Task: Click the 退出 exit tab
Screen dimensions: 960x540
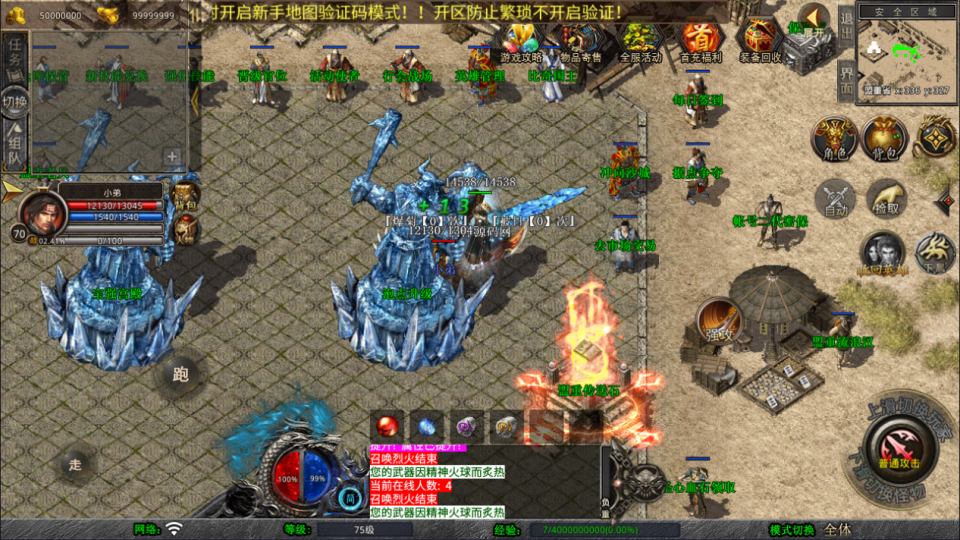Action: click(845, 26)
